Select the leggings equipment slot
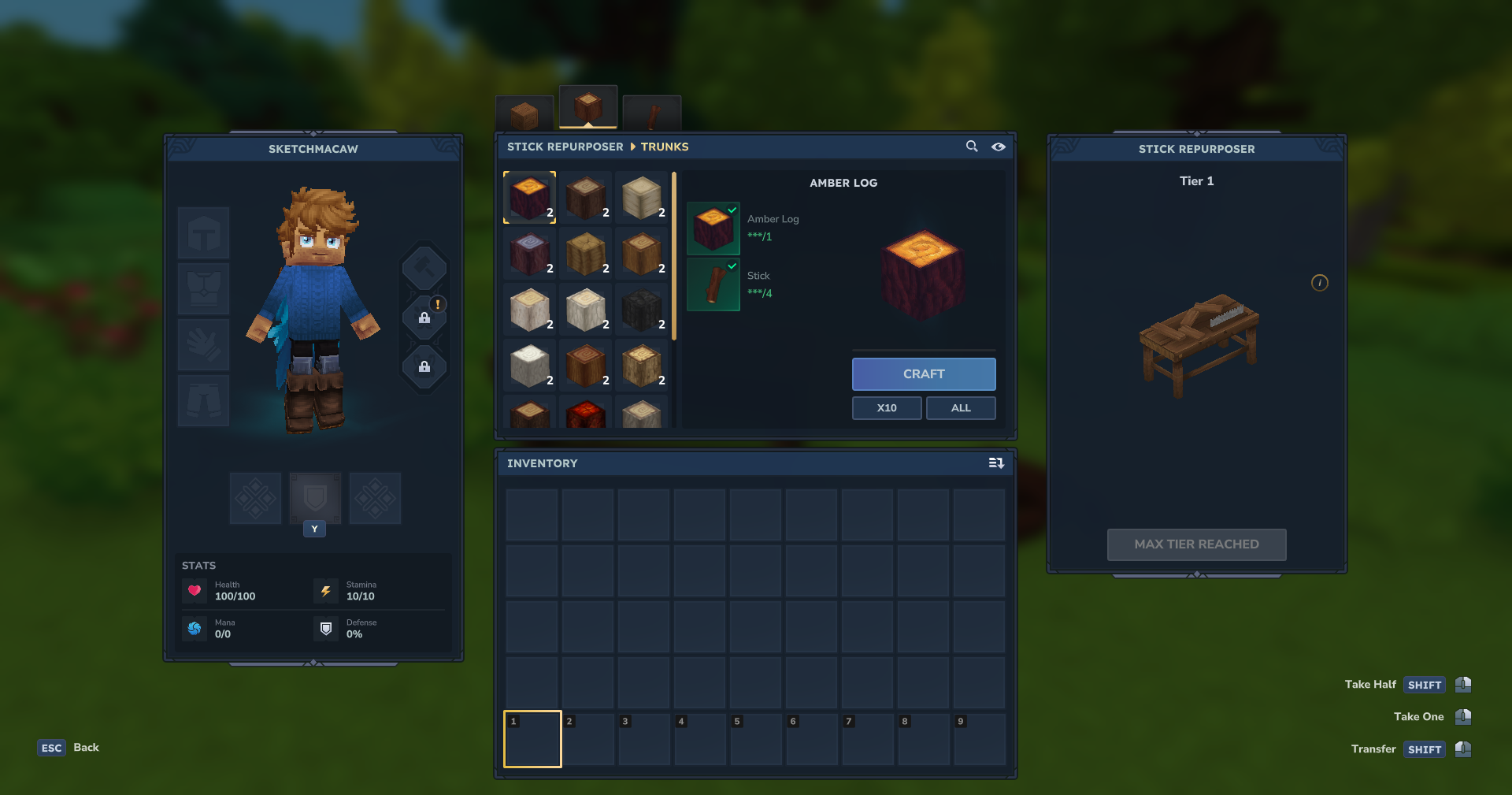 [x=204, y=400]
